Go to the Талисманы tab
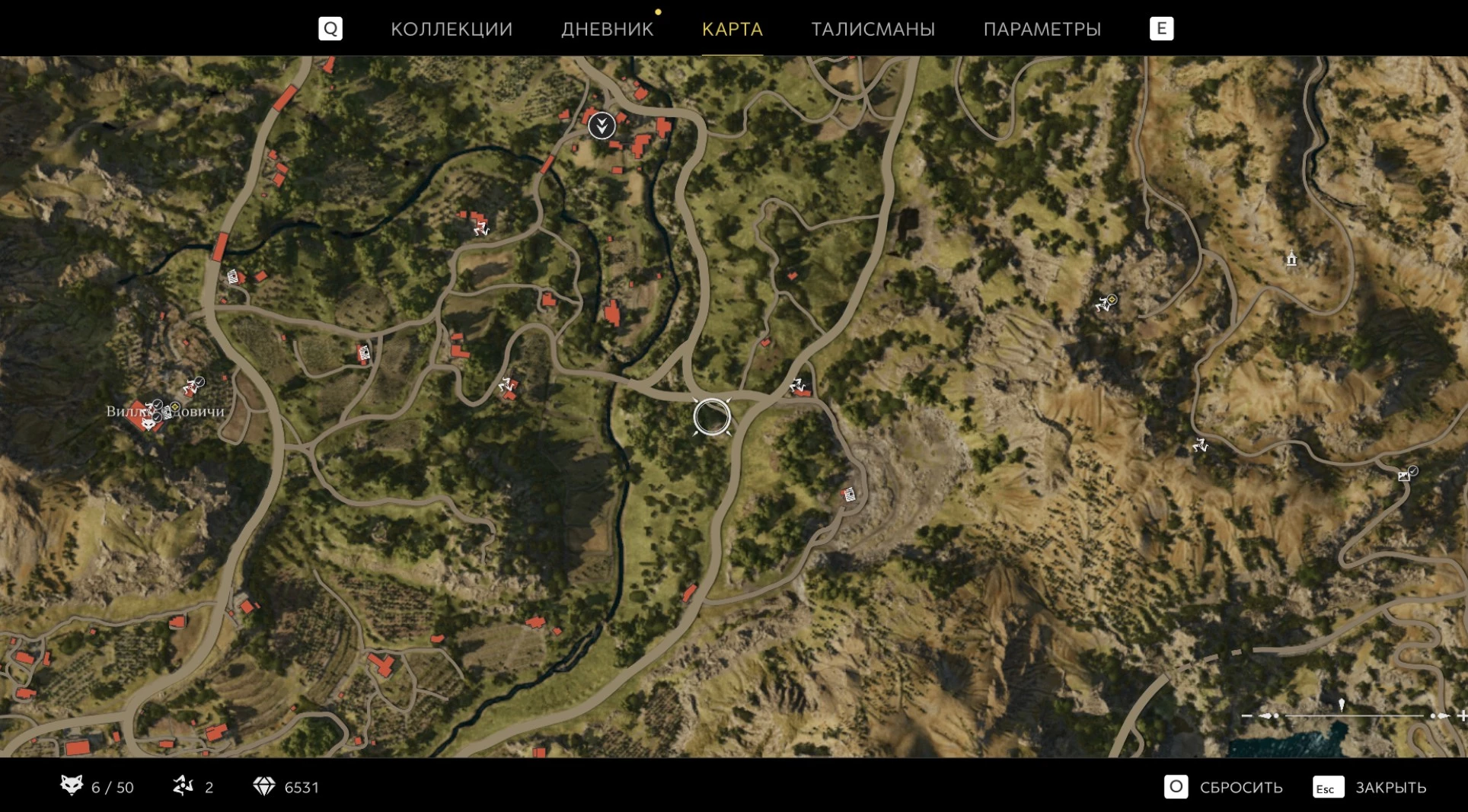Screen dimensions: 1468x812 pyautogui.click(x=873, y=29)
